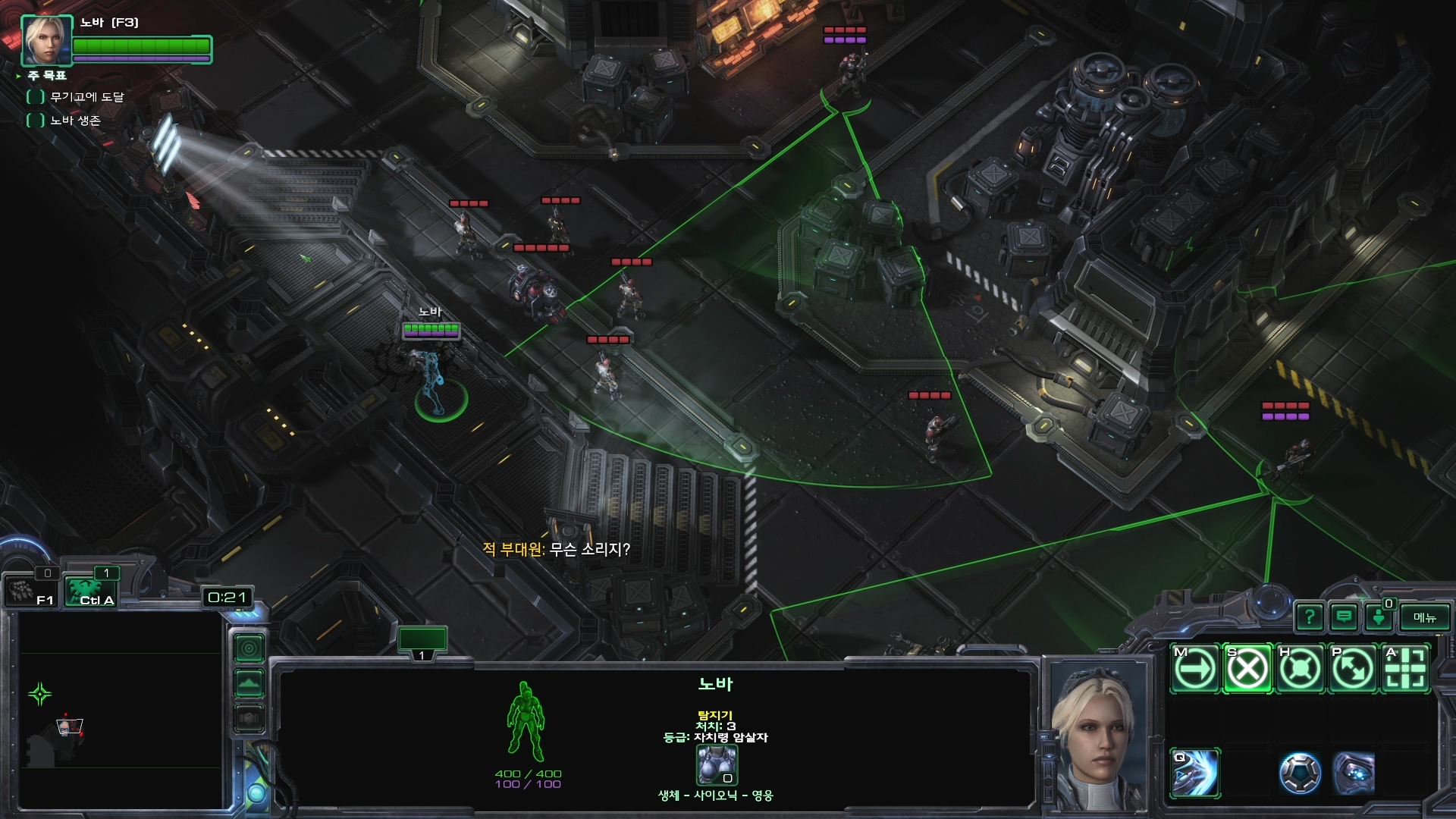Click the green person icon beside 메뉴
This screenshot has width=1456, height=819.
click(x=1379, y=617)
